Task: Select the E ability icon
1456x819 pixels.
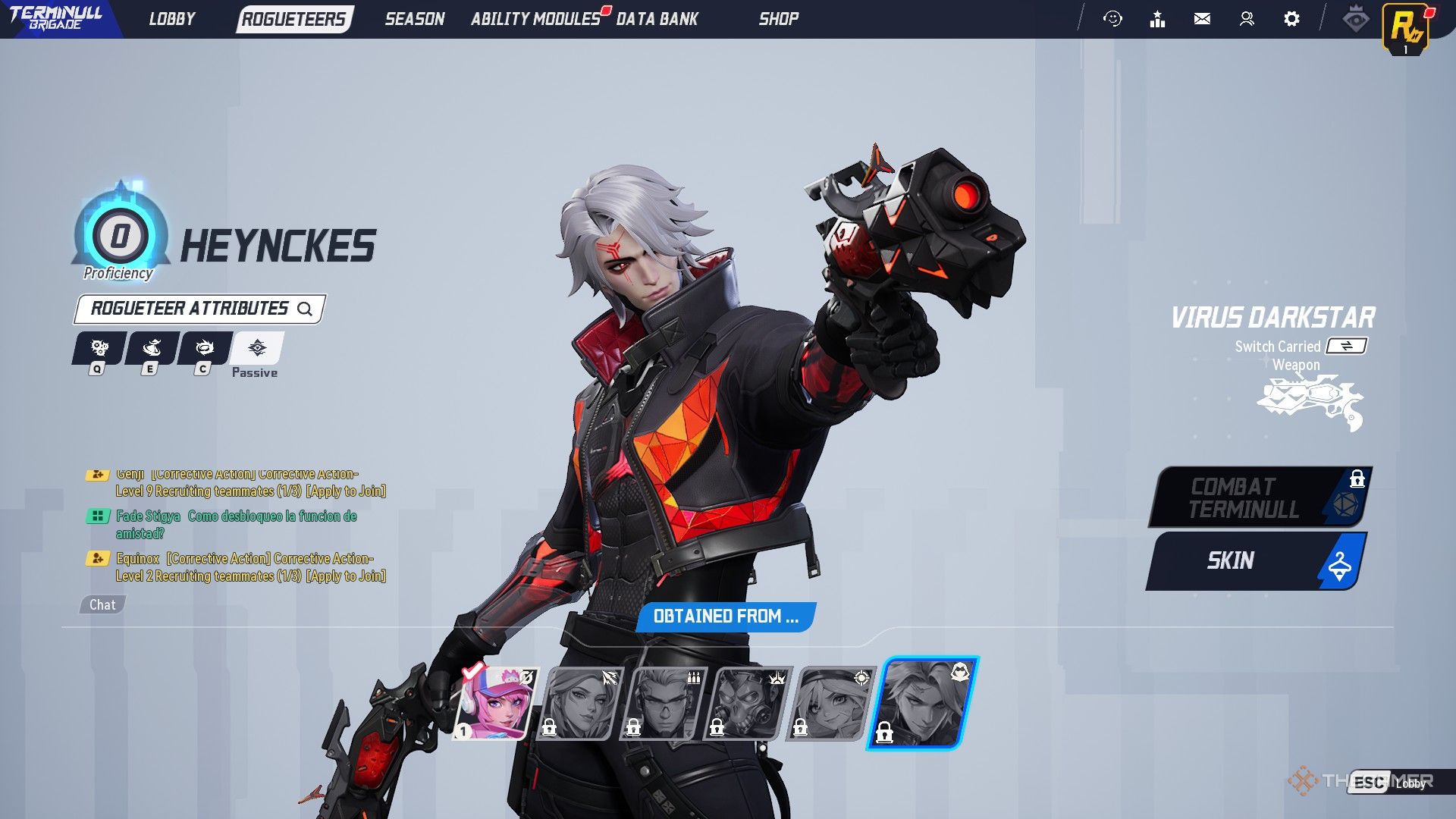Action: pyautogui.click(x=152, y=349)
